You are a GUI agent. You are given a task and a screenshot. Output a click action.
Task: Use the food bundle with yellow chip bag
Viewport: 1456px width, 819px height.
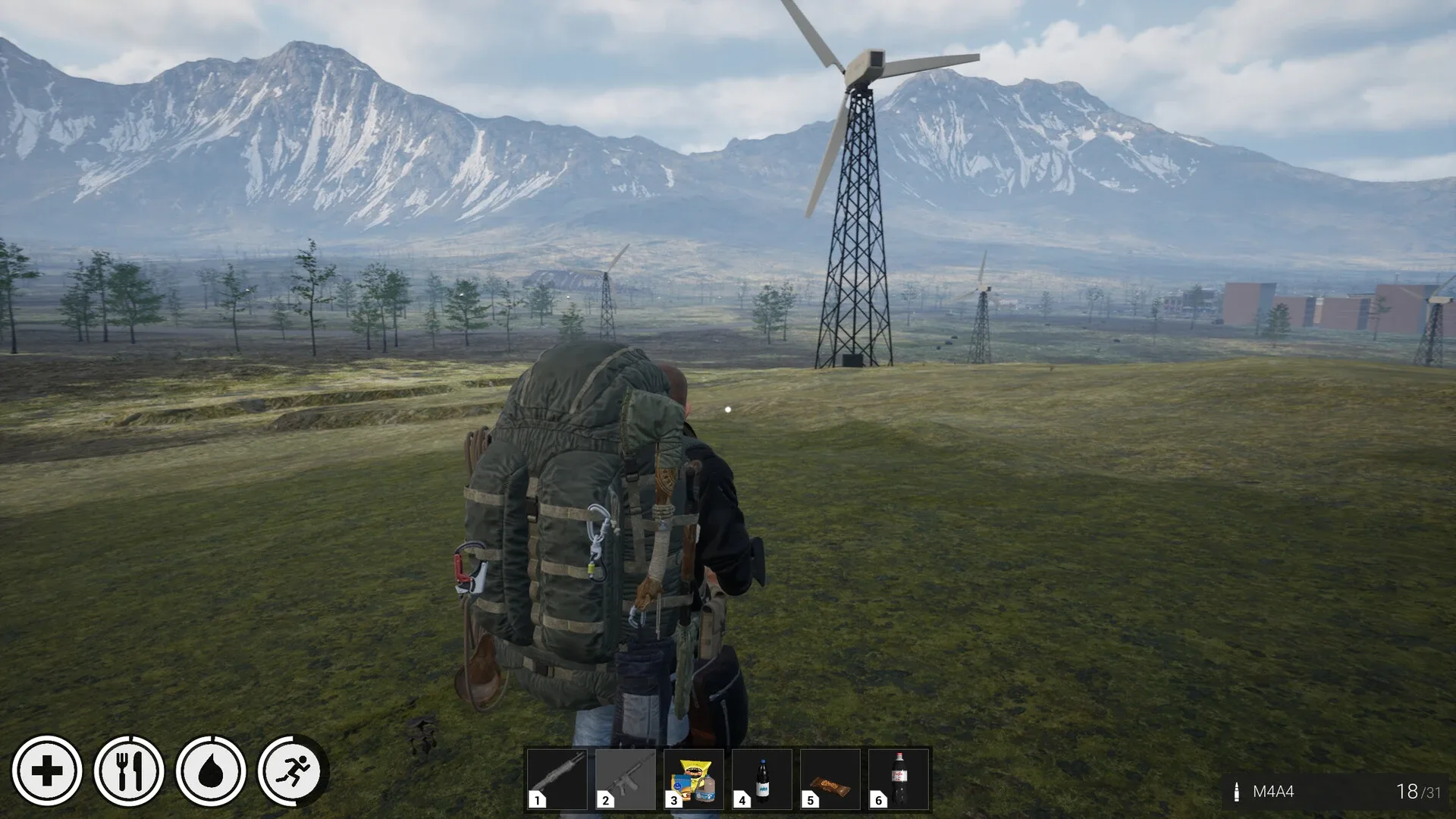[694, 780]
